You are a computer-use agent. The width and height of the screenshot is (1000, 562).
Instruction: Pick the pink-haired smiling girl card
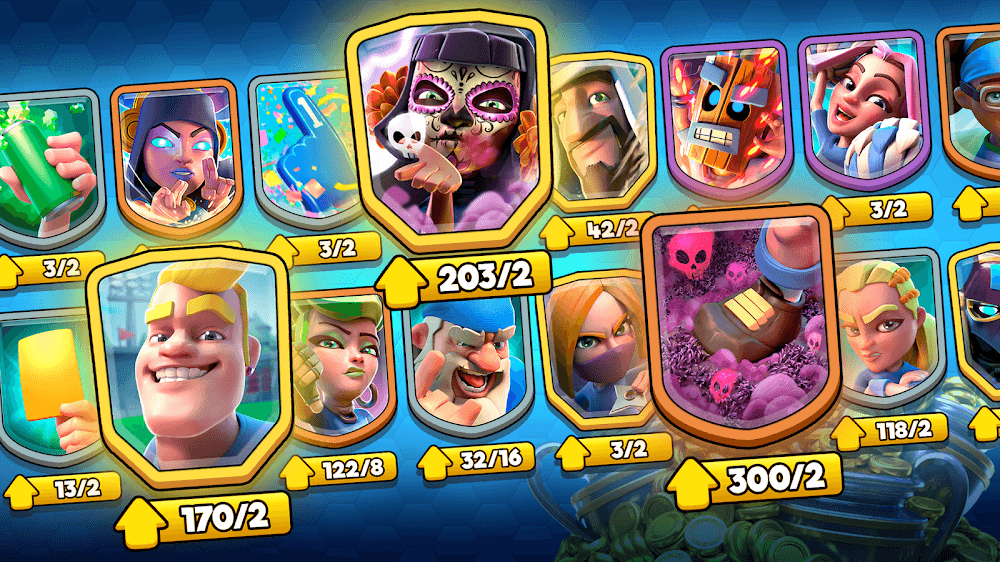click(x=862, y=105)
